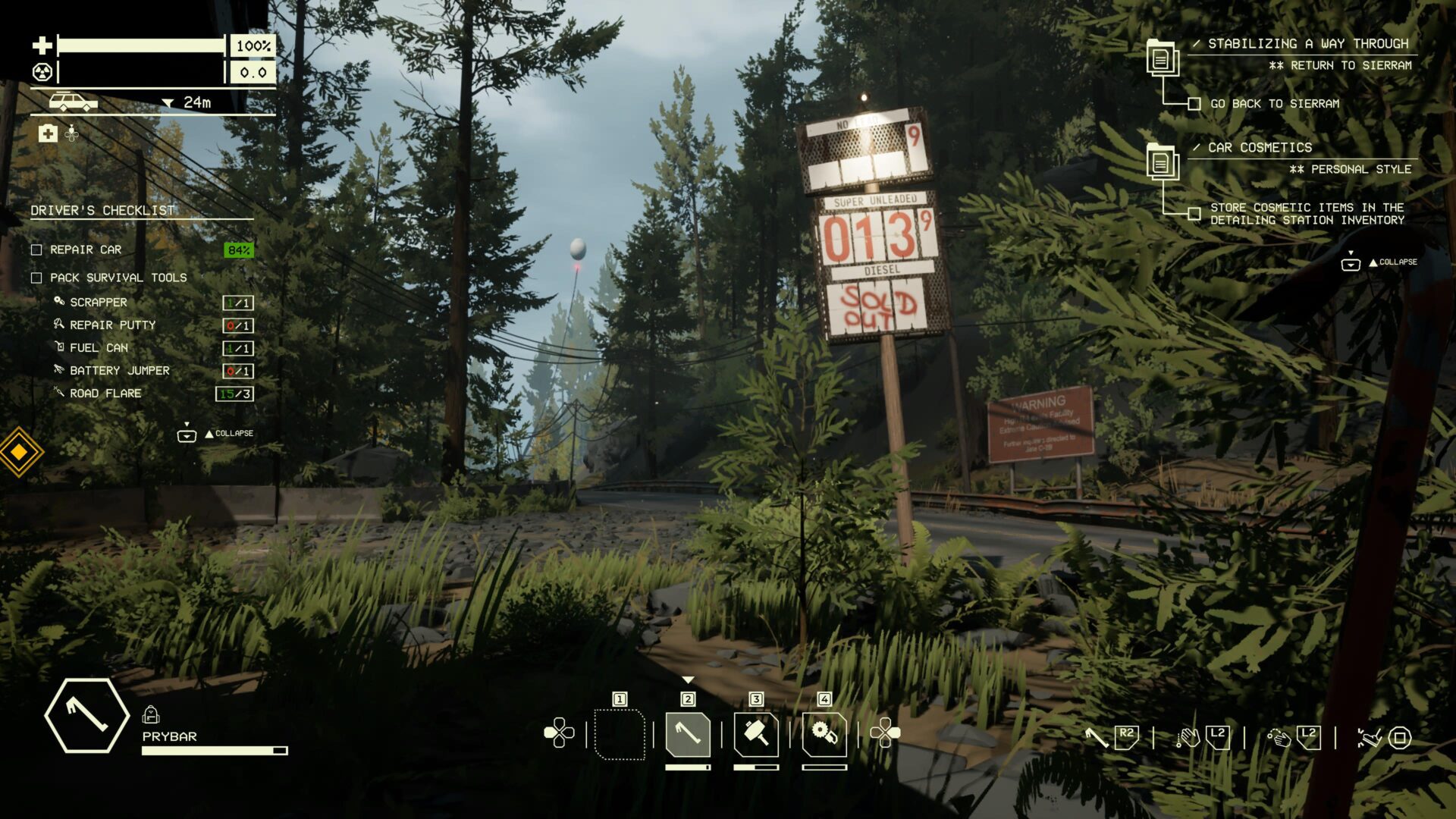Select the Repair Putty checklist entry

tap(112, 325)
